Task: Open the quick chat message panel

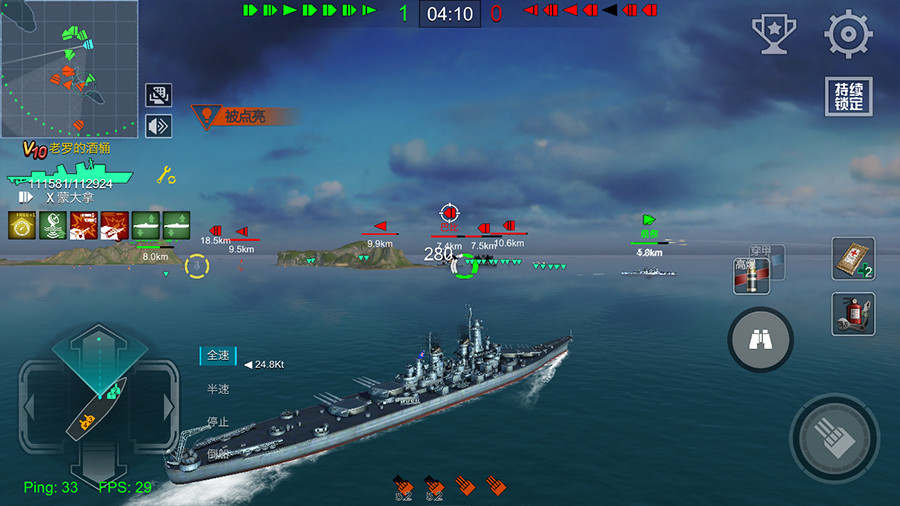Action: click(159, 95)
